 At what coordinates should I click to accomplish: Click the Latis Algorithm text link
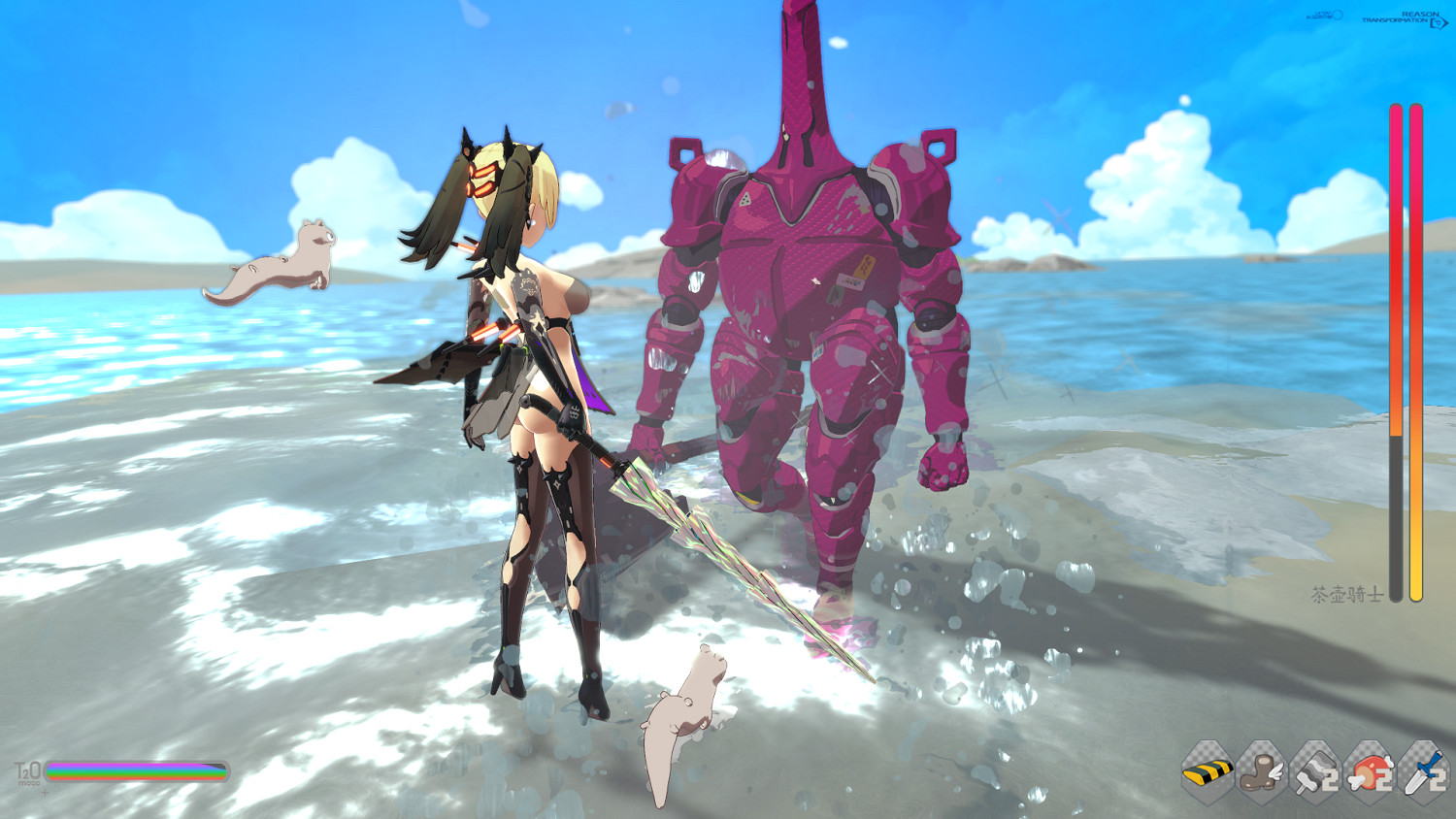[x=1317, y=15]
